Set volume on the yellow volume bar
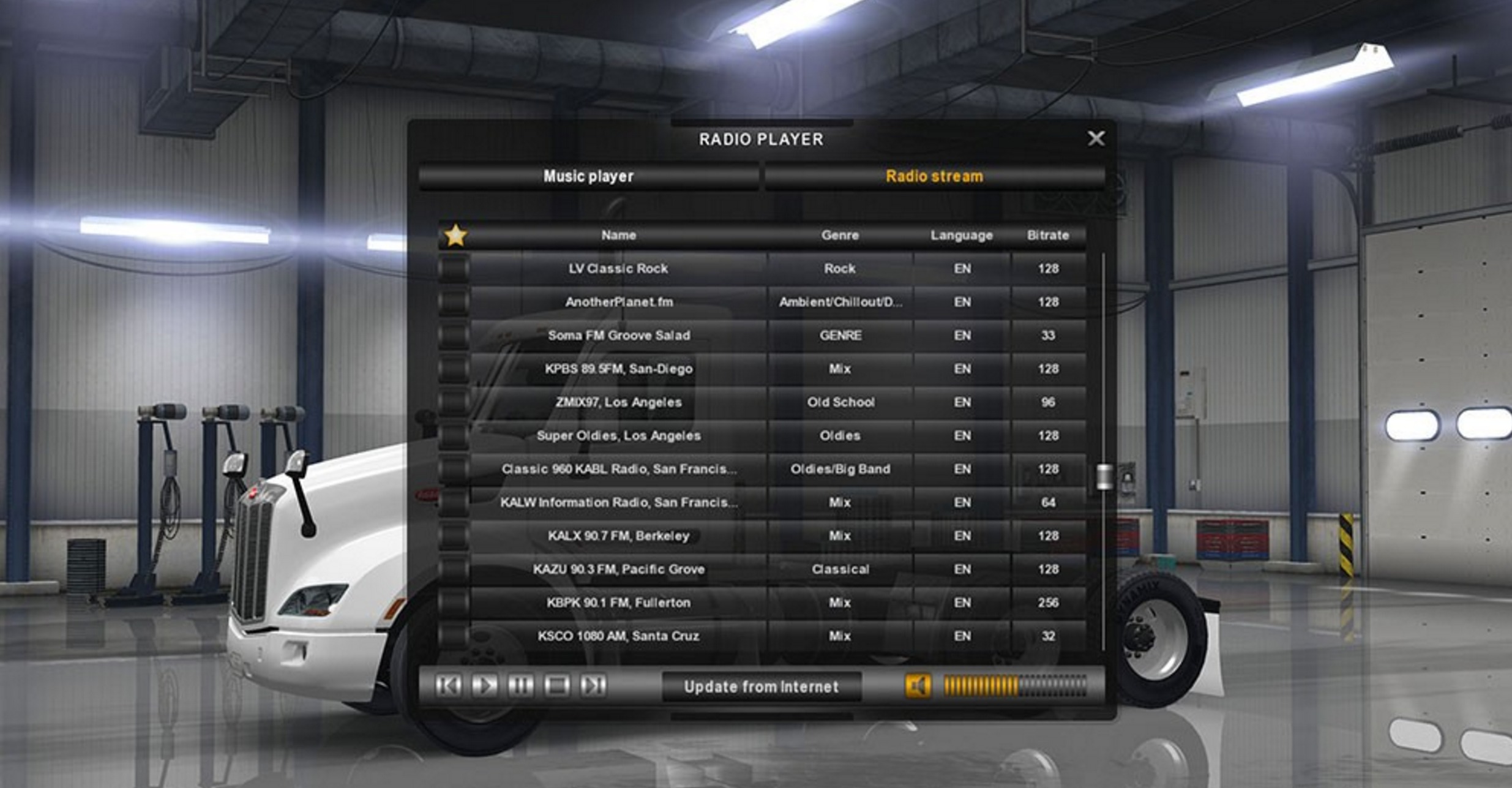The image size is (1512, 788). (x=1014, y=686)
